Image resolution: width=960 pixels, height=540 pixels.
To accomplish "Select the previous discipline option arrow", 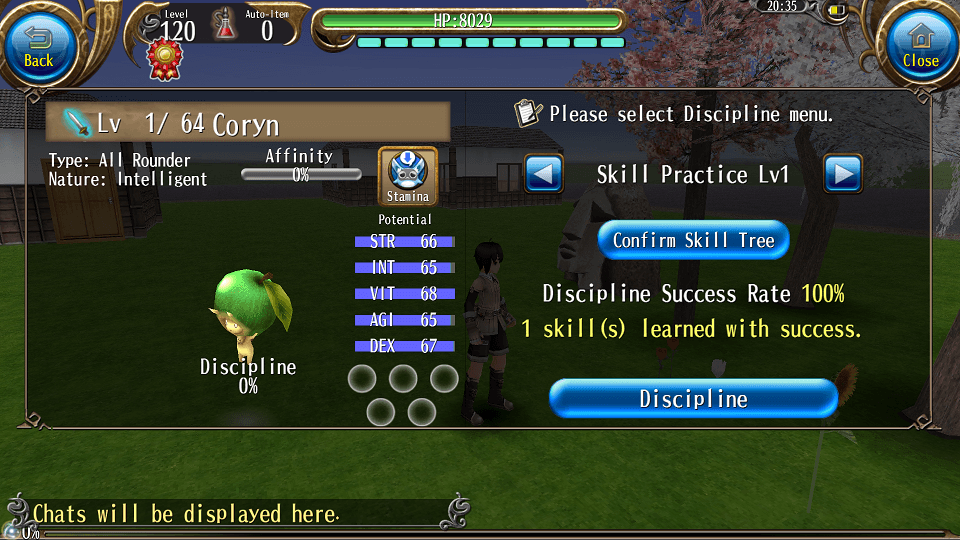I will coord(544,175).
